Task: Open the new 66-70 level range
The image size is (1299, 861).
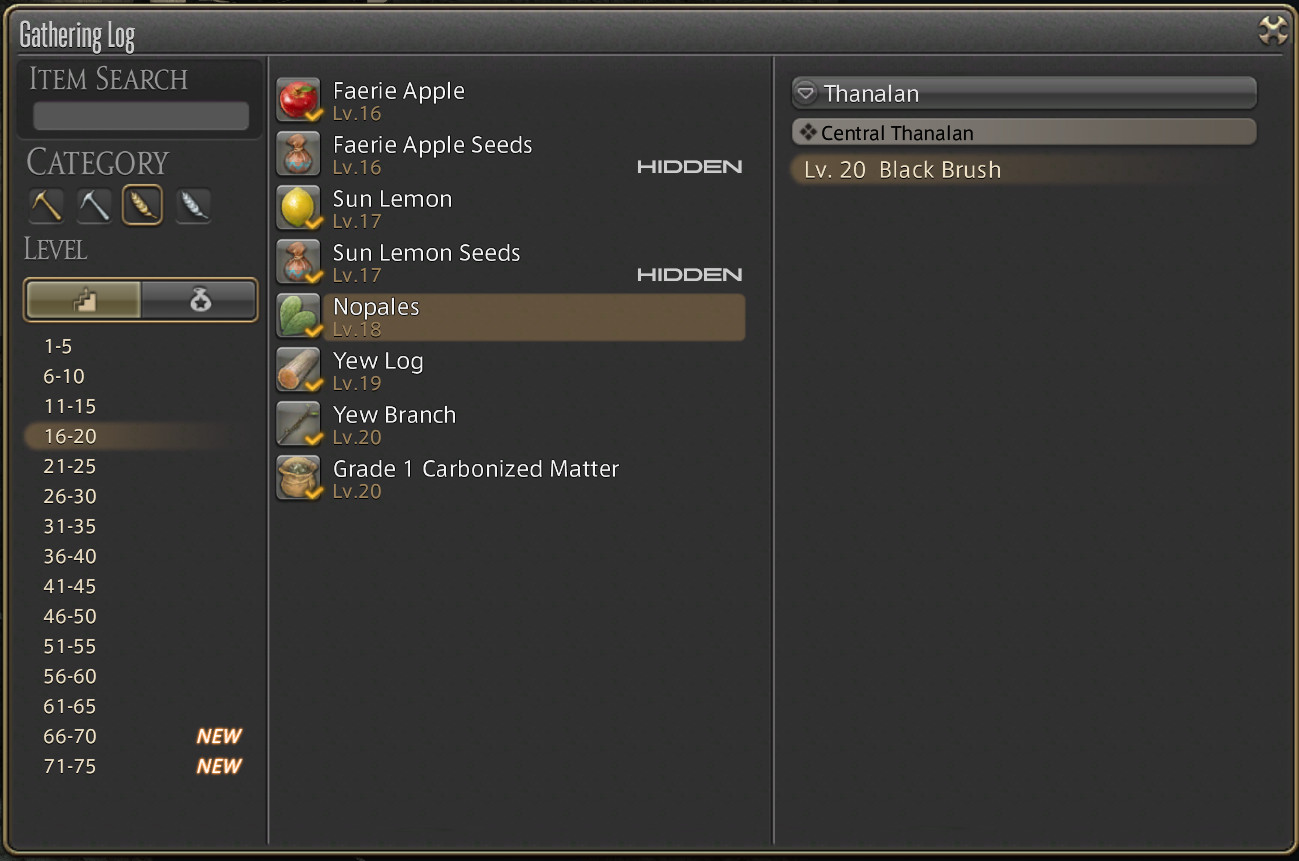Action: [70, 736]
